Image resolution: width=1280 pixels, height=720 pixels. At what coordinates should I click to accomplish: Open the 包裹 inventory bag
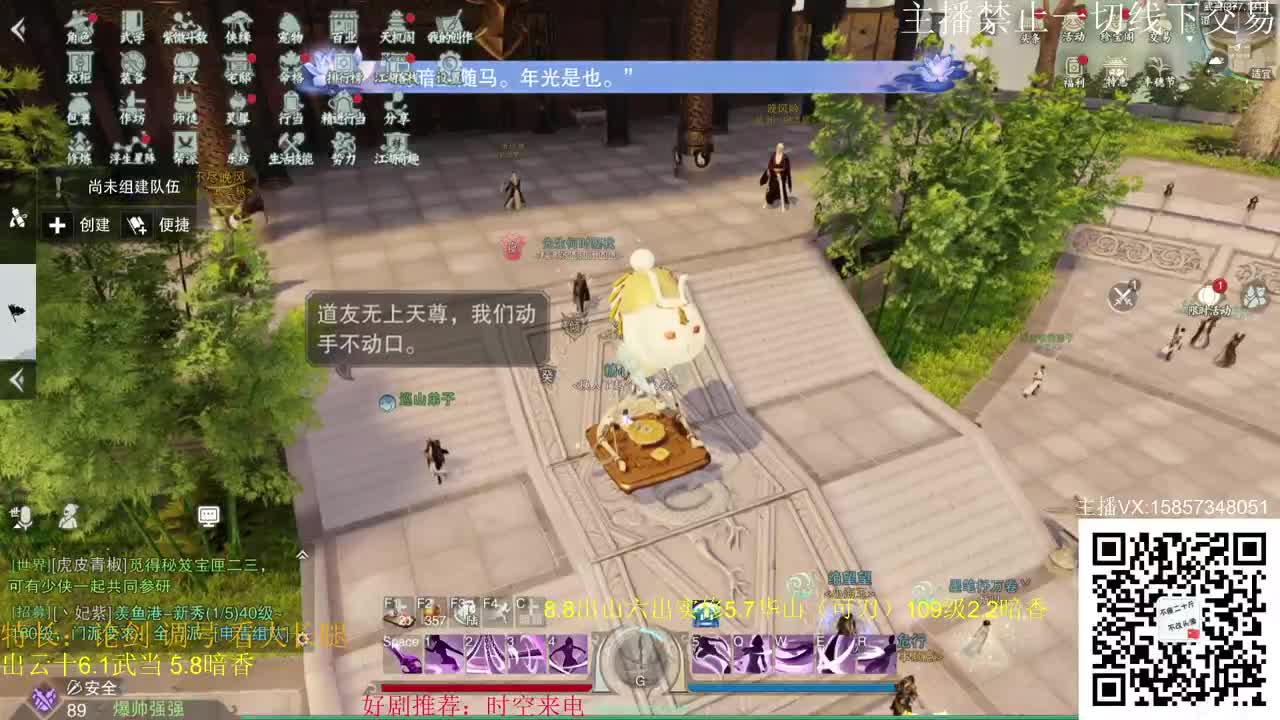tap(78, 112)
